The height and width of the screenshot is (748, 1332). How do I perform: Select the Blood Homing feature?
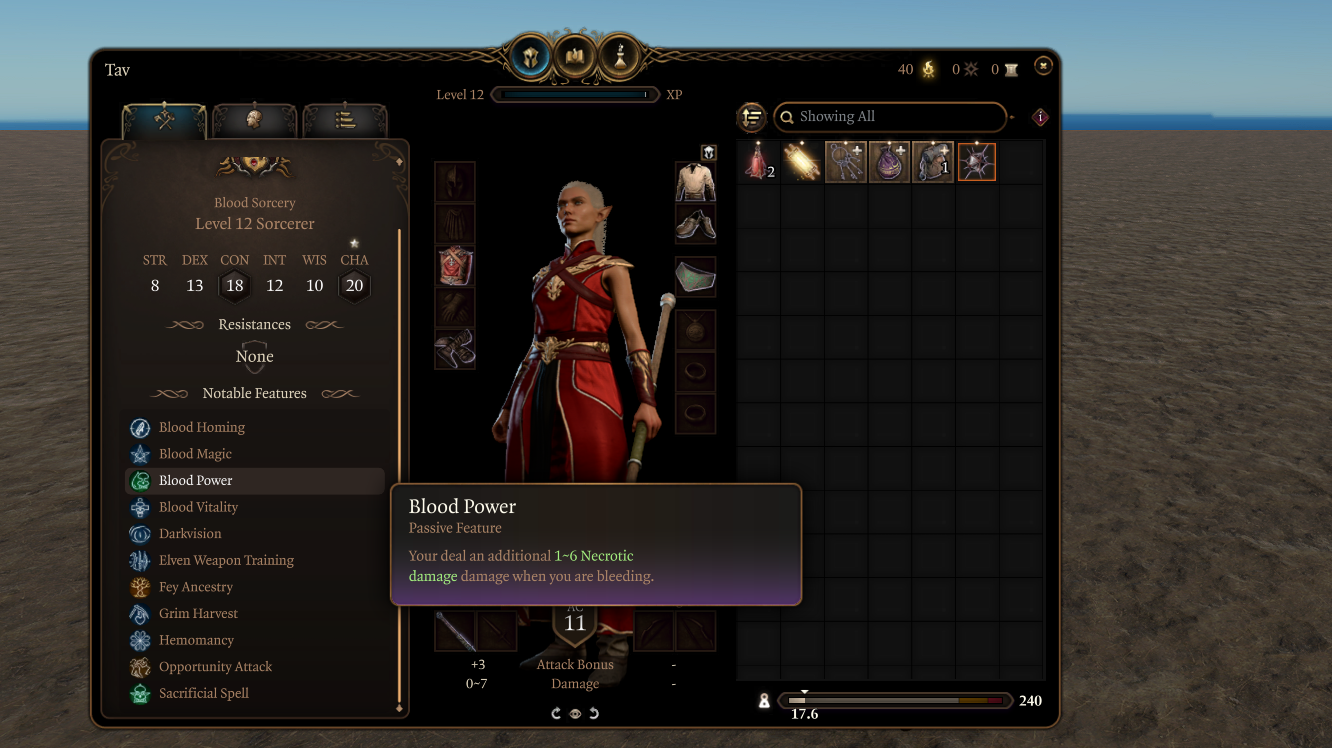(202, 427)
